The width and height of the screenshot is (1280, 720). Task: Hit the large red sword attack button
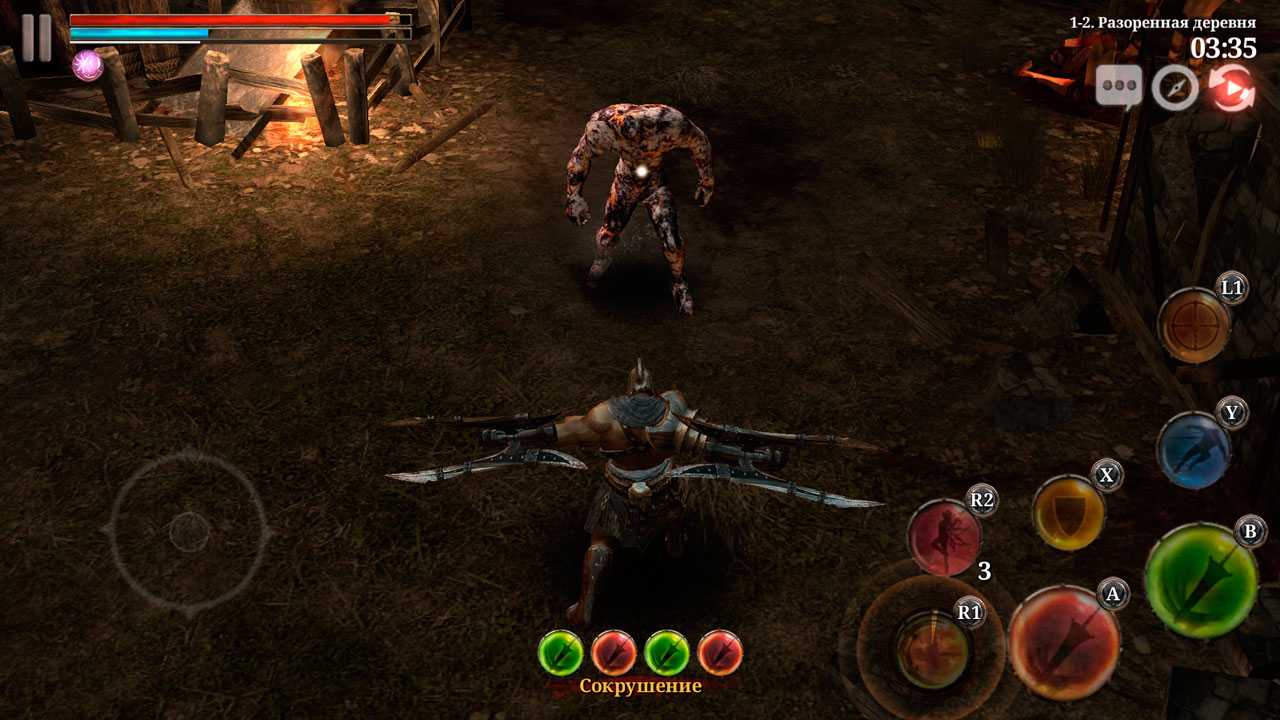(1063, 641)
